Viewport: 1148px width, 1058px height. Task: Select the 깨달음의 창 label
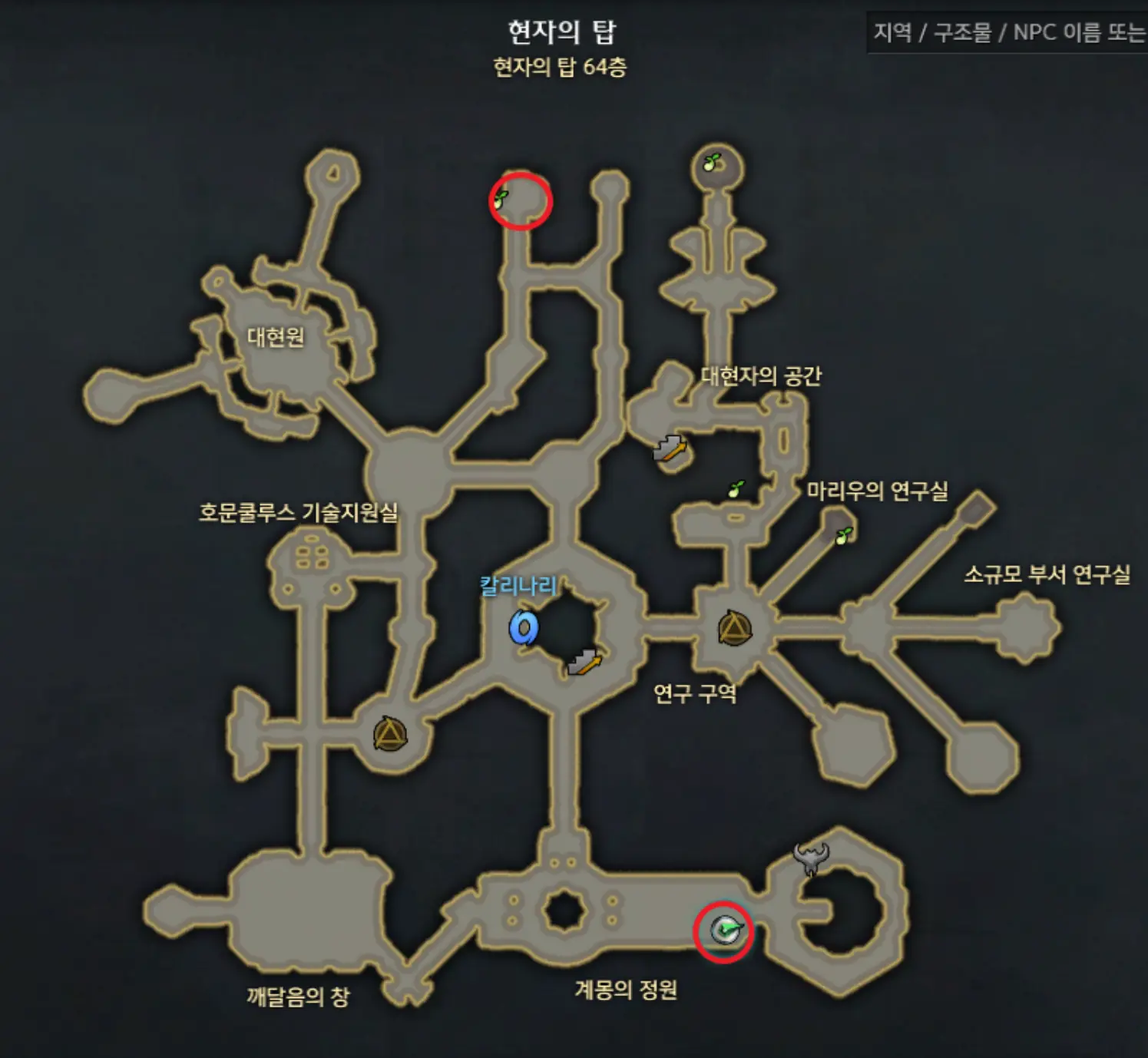(x=298, y=991)
